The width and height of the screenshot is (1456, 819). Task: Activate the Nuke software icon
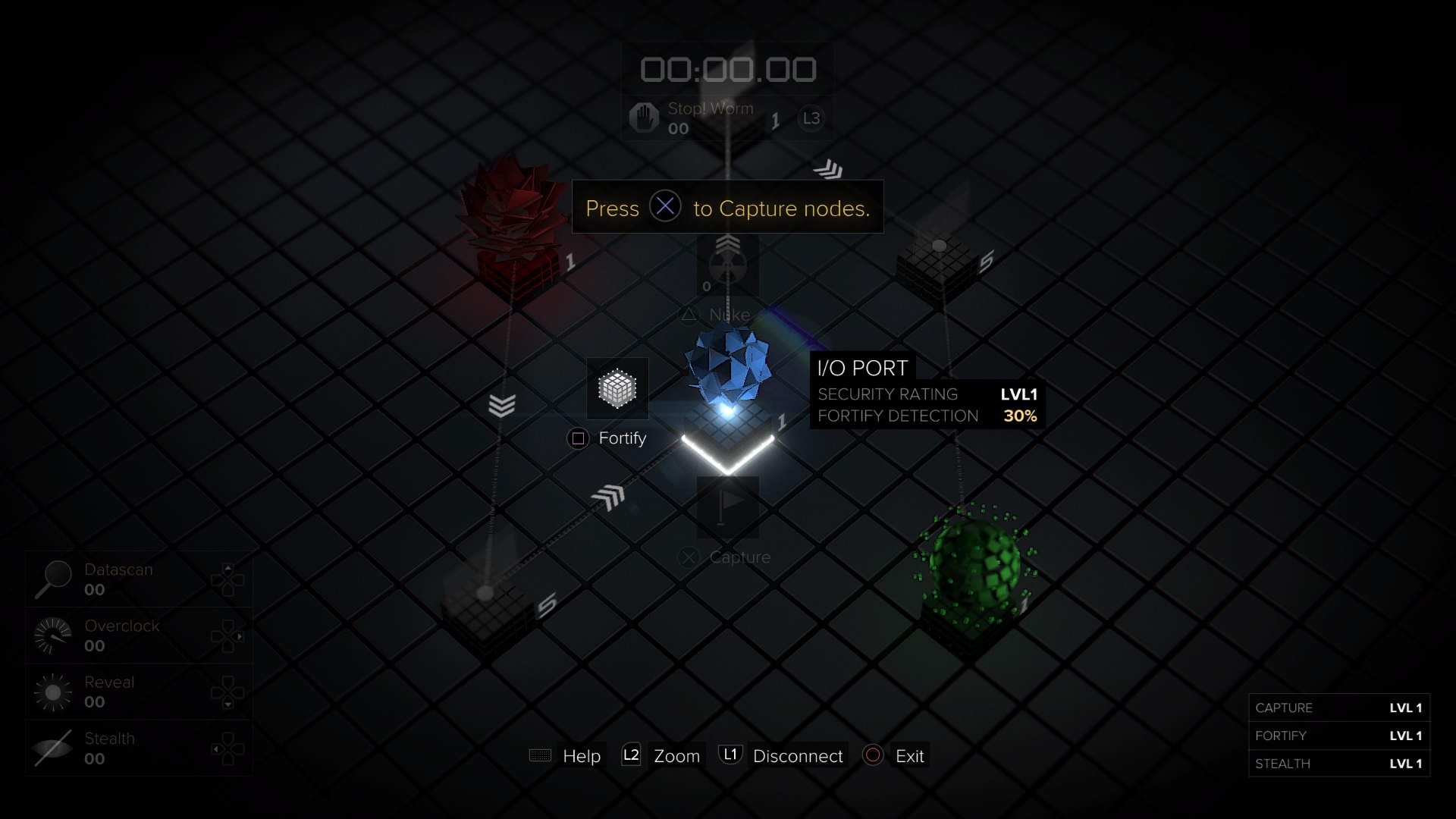click(727, 265)
